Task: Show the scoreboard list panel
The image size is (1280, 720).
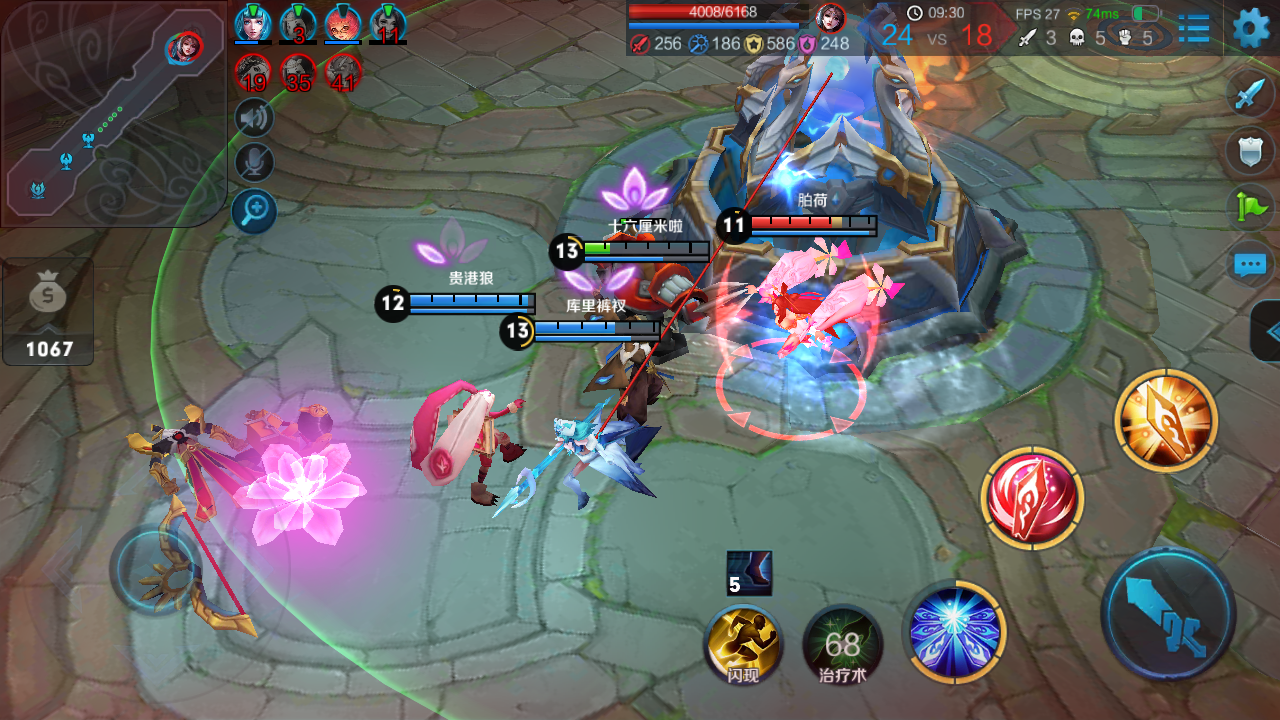Action: (x=1194, y=29)
